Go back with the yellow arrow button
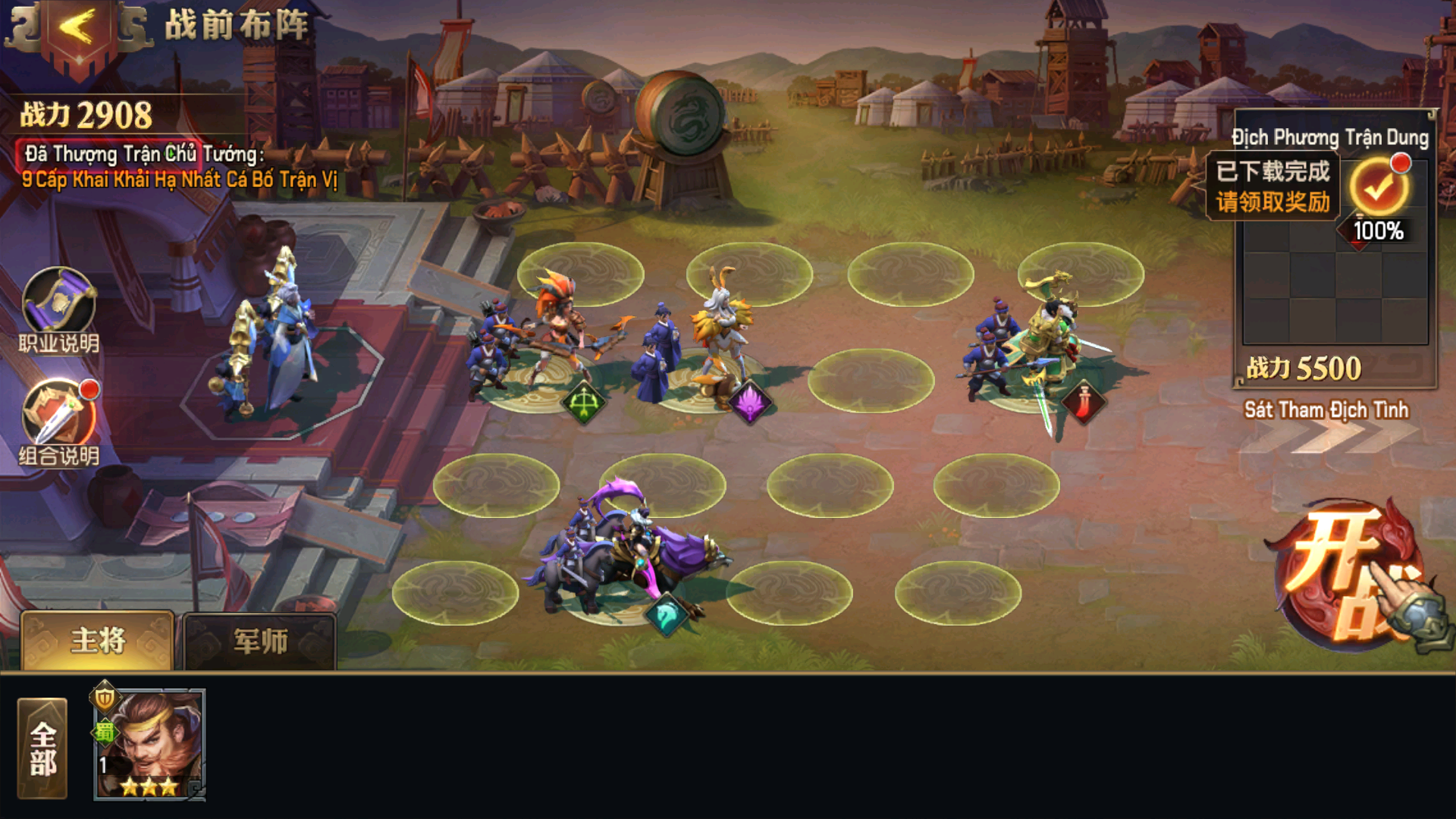 point(76,29)
